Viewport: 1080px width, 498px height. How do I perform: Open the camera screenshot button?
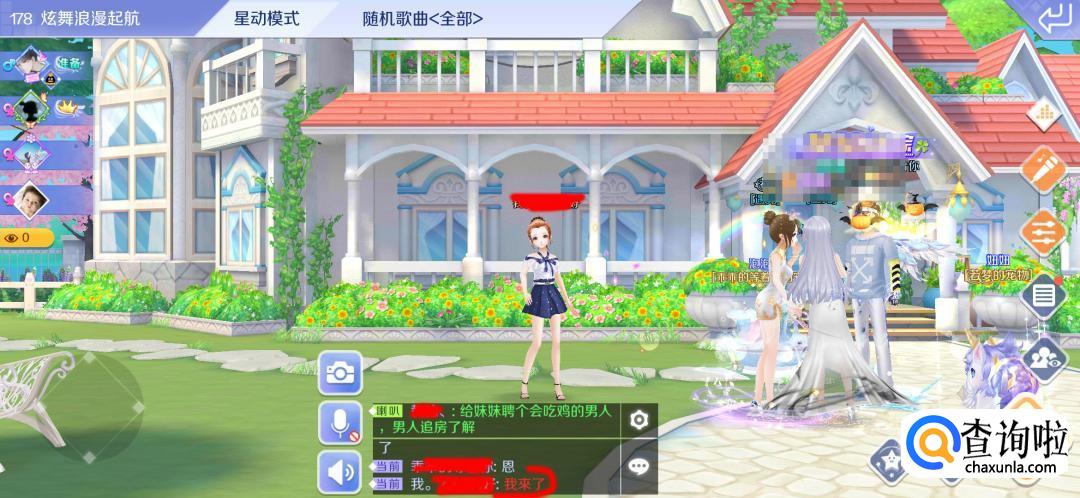[x=340, y=373]
